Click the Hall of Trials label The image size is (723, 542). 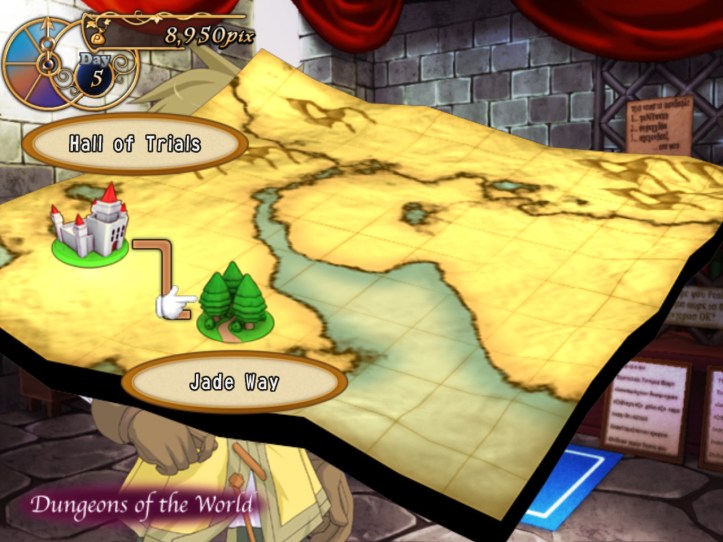click(135, 145)
